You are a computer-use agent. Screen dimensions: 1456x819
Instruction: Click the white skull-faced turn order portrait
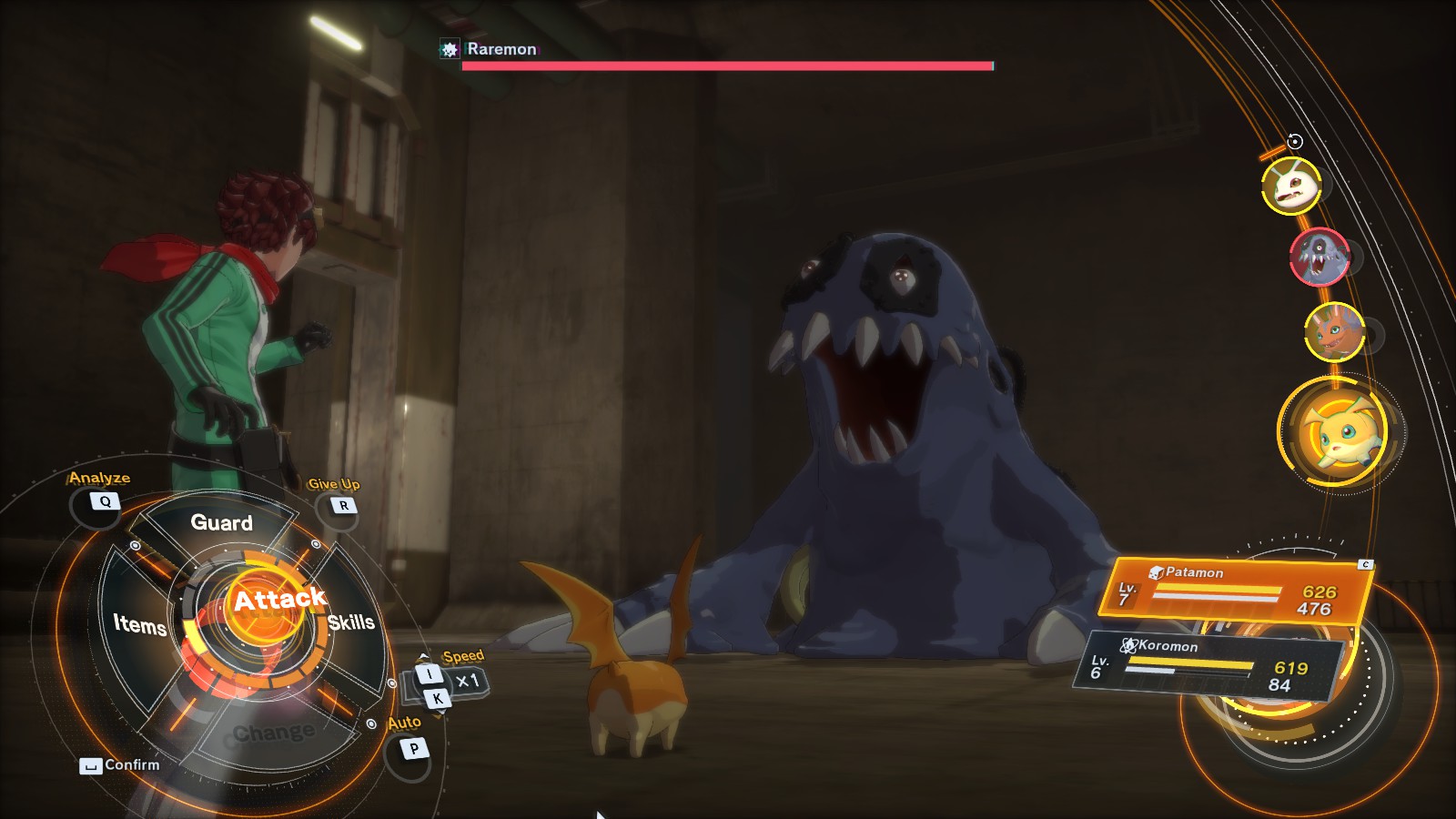(x=1291, y=186)
